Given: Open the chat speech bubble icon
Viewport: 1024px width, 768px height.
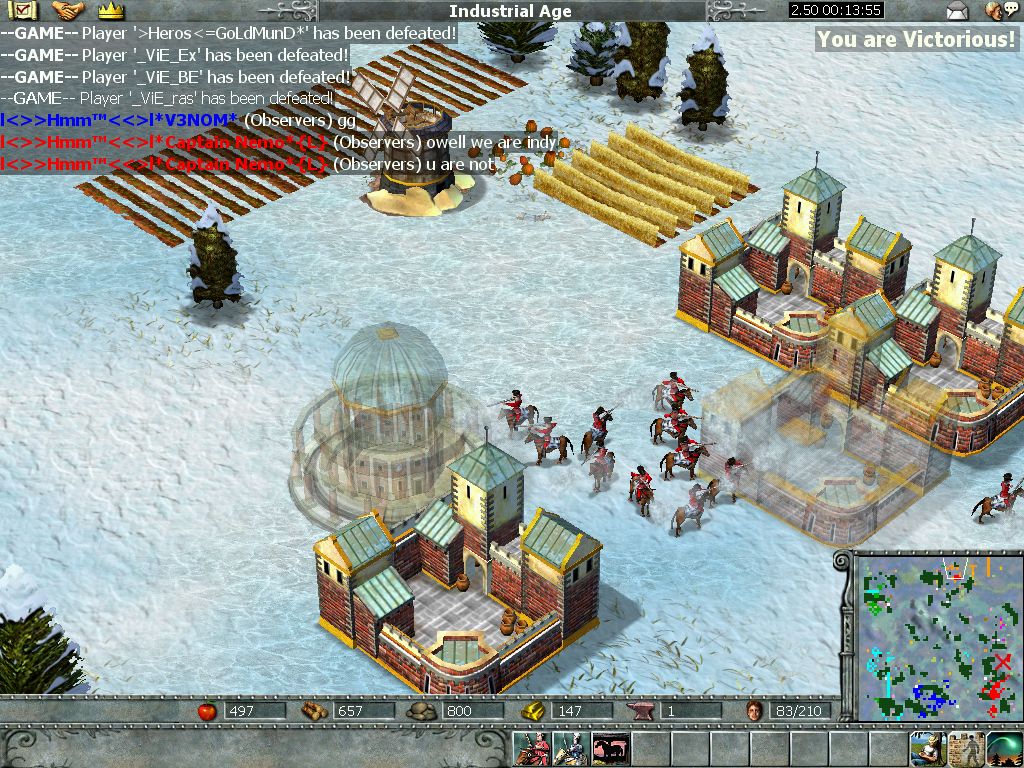Looking at the screenshot, I should coord(995,11).
